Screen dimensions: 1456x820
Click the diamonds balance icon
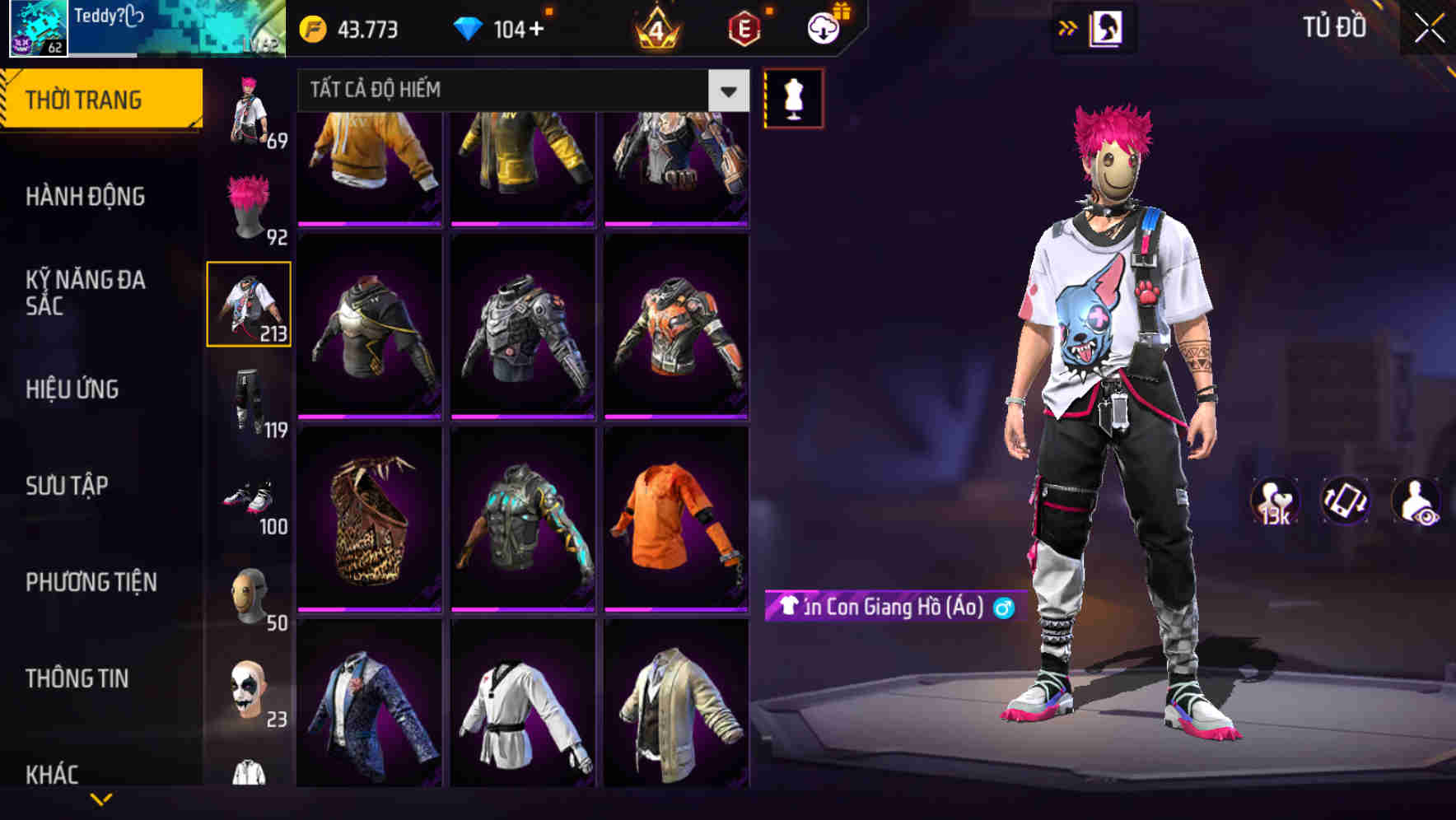471,28
